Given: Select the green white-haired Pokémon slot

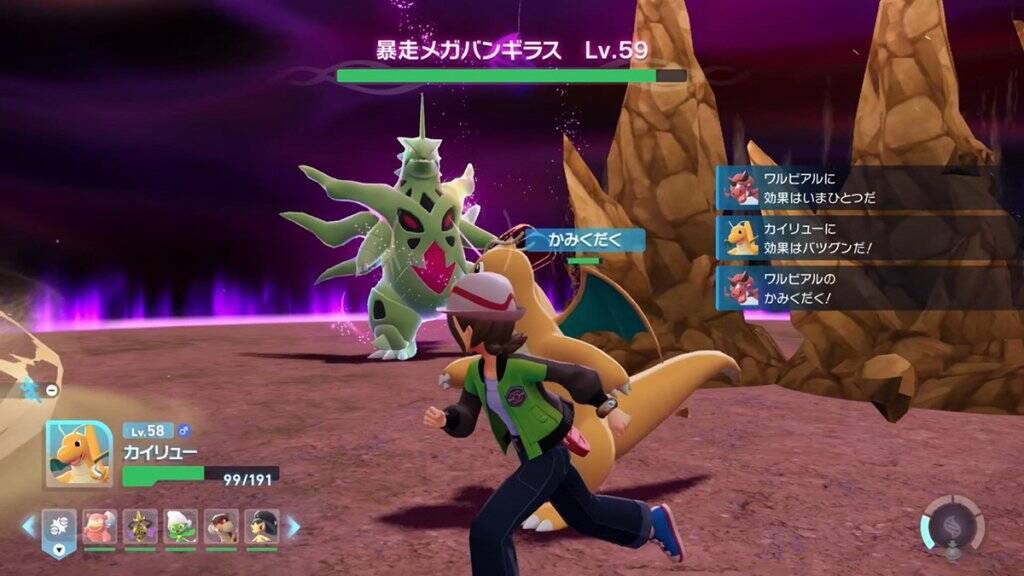Looking at the screenshot, I should coord(181,526).
